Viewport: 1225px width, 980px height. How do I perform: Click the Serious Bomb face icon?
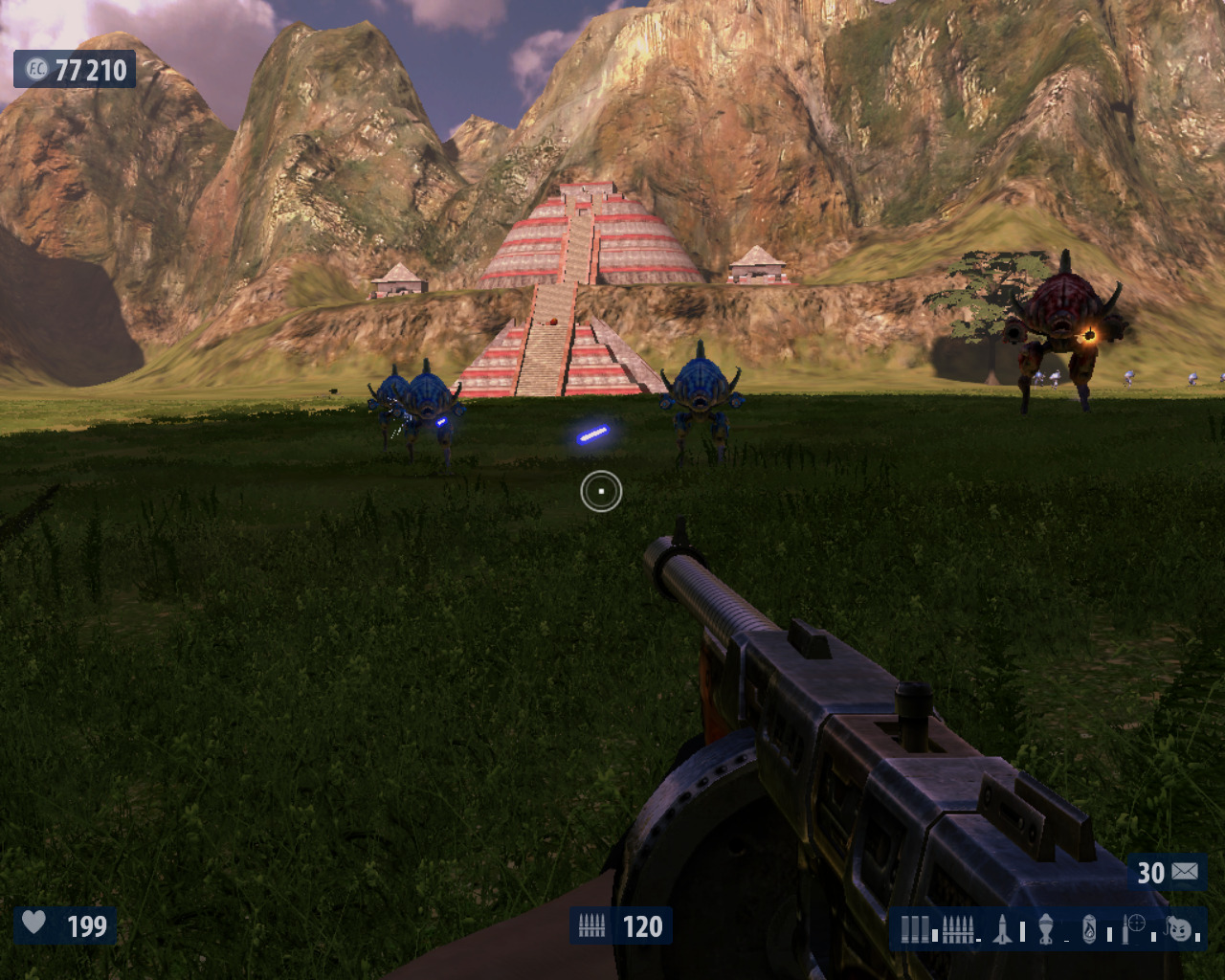pos(1180,928)
